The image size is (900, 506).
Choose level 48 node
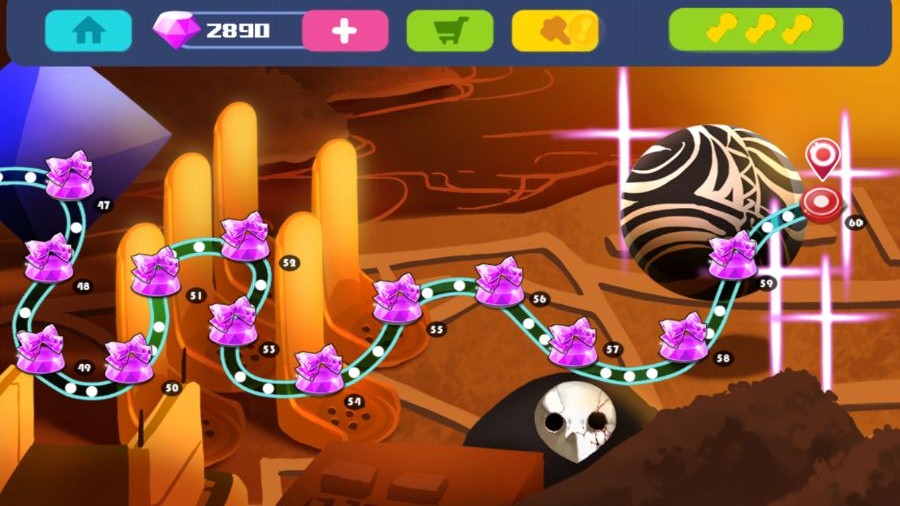point(47,258)
